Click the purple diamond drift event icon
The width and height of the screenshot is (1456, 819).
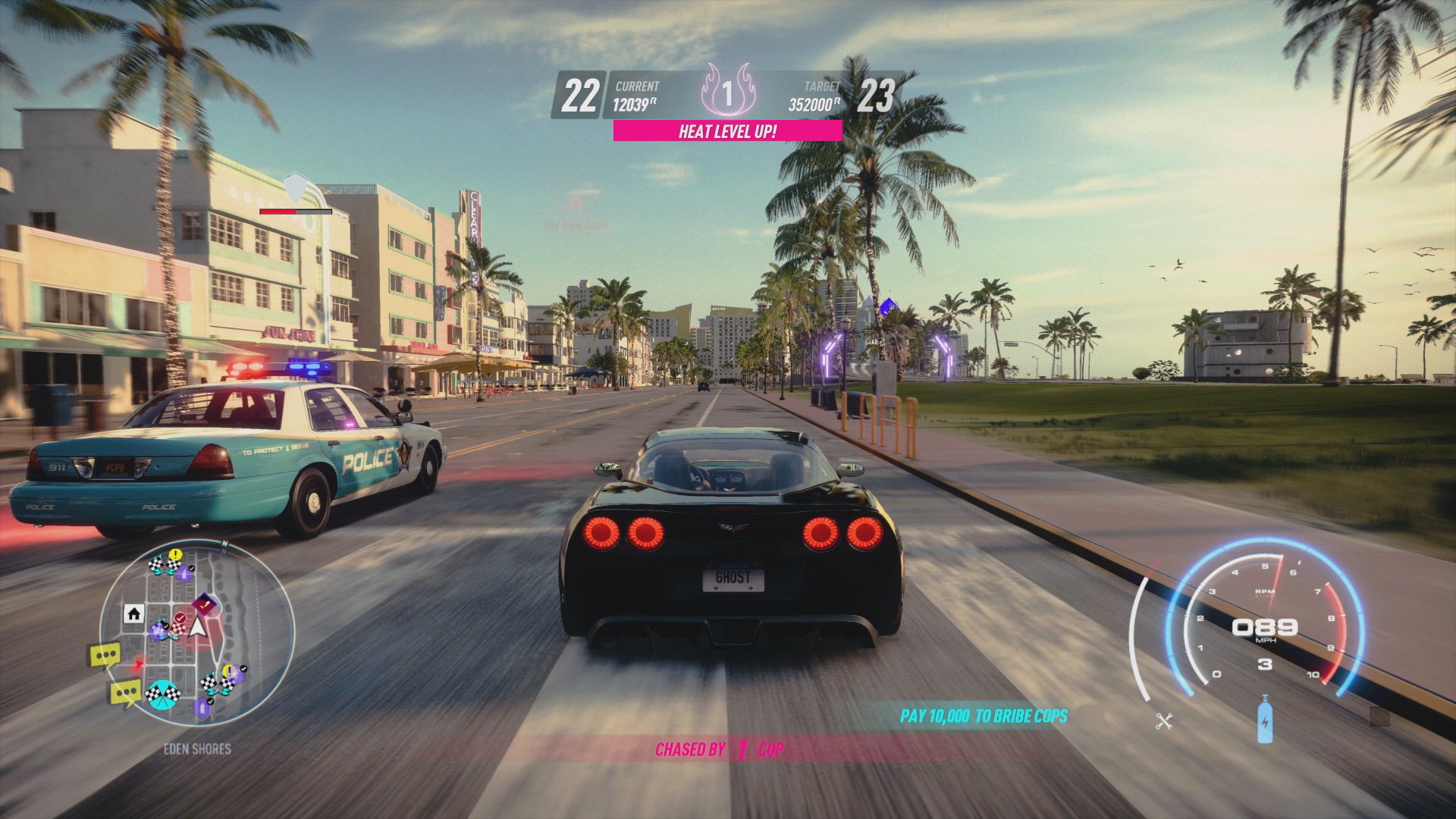[x=204, y=604]
